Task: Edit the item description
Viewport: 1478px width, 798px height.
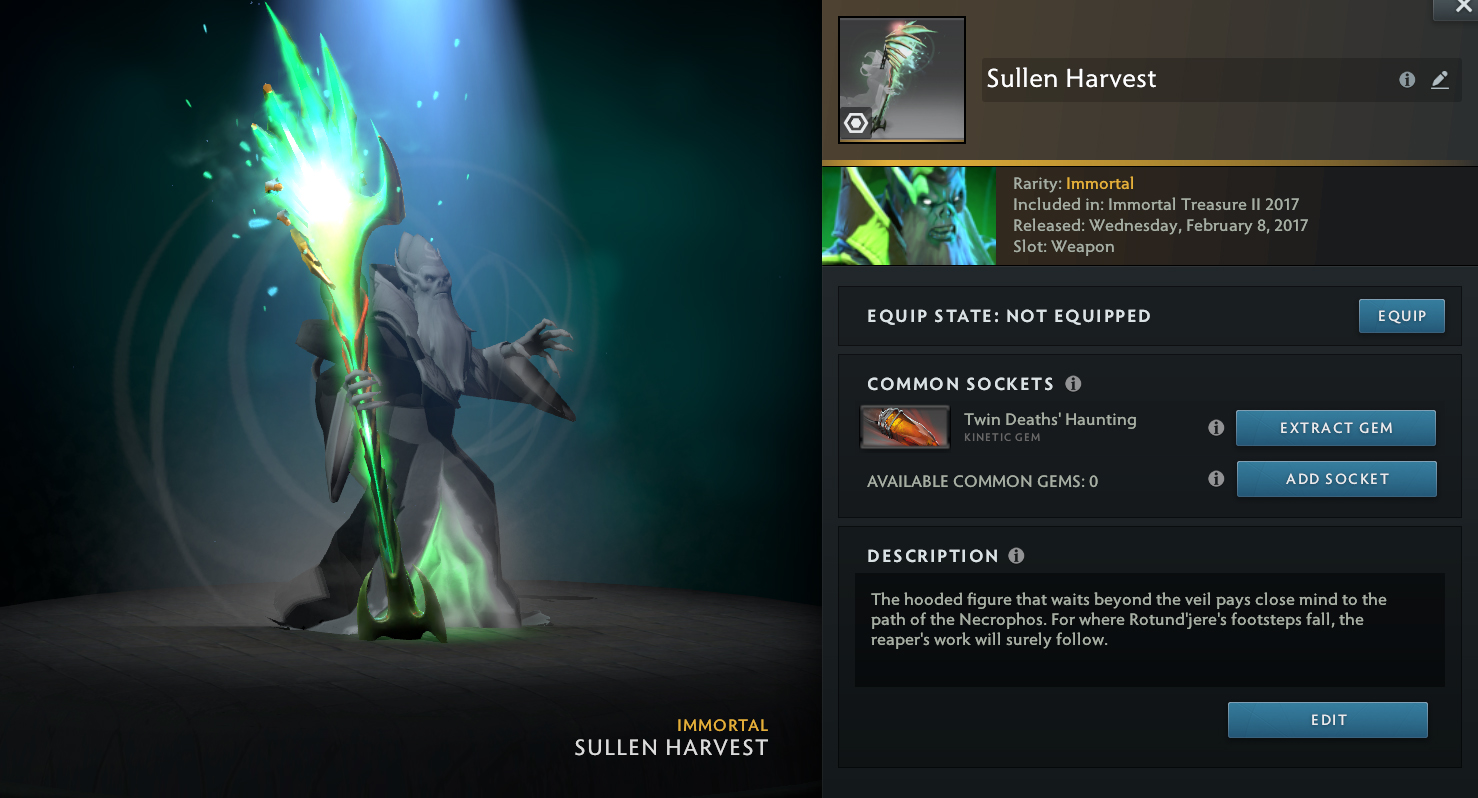Action: [1327, 720]
